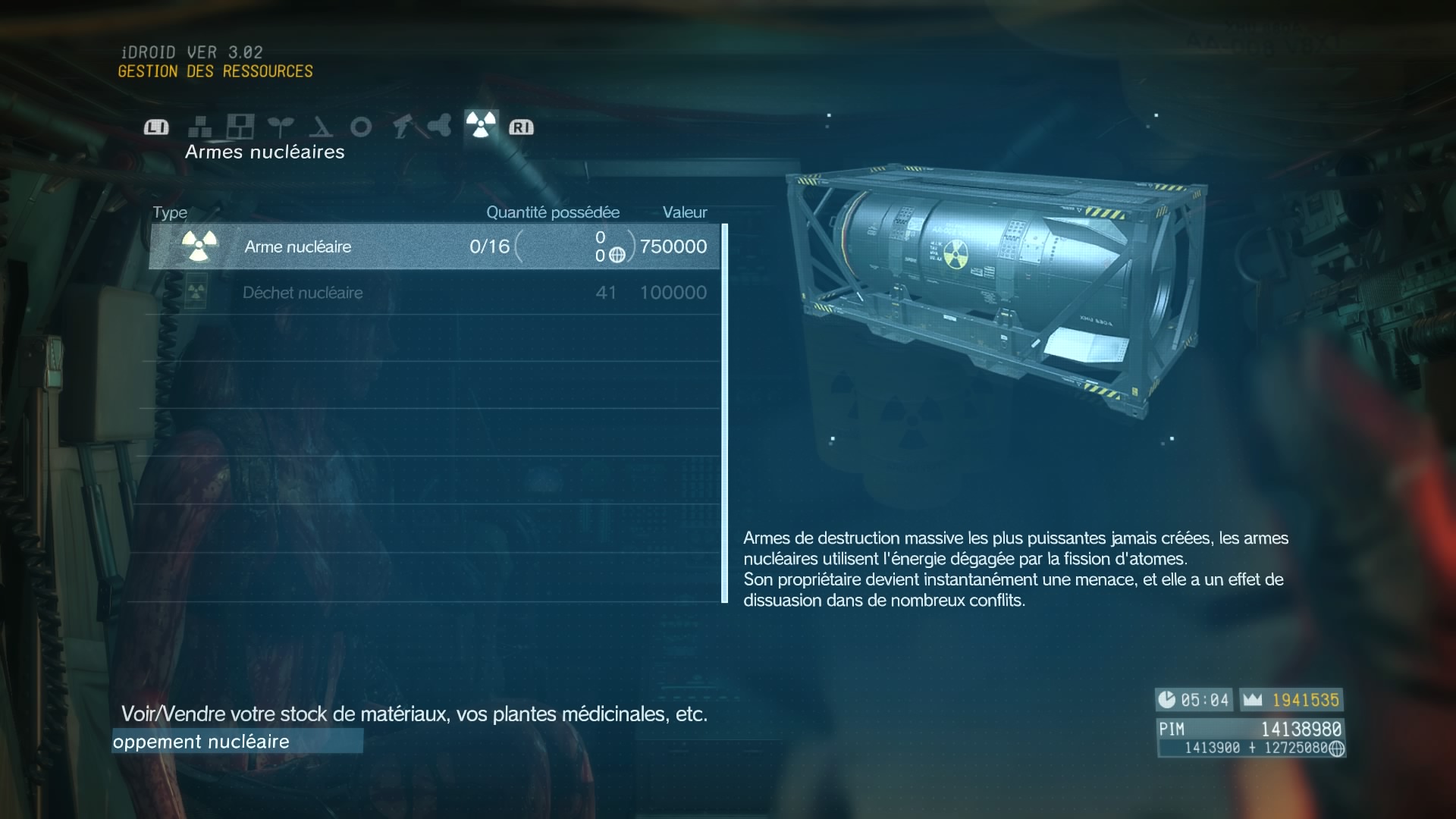Switch to the ring icon tab

pos(361,127)
